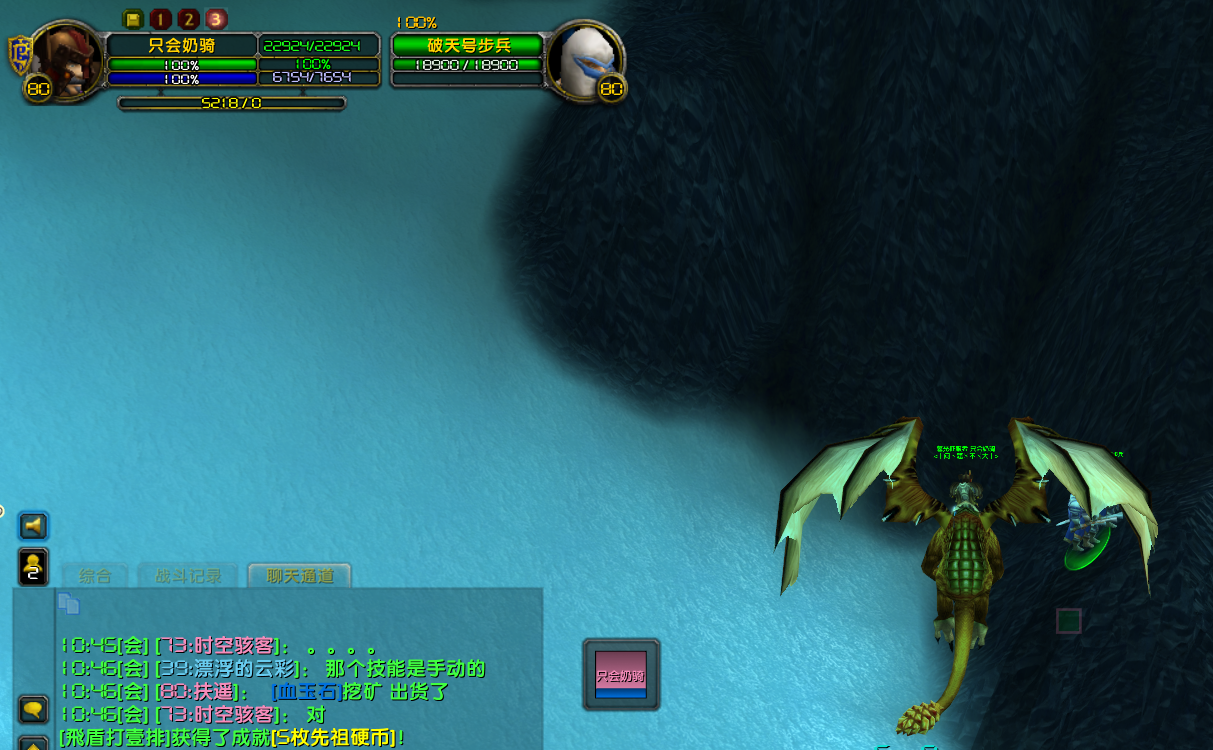Screen dimensions: 1213x750
Task: Open the chat speech-bubble menu button
Action: 33,709
